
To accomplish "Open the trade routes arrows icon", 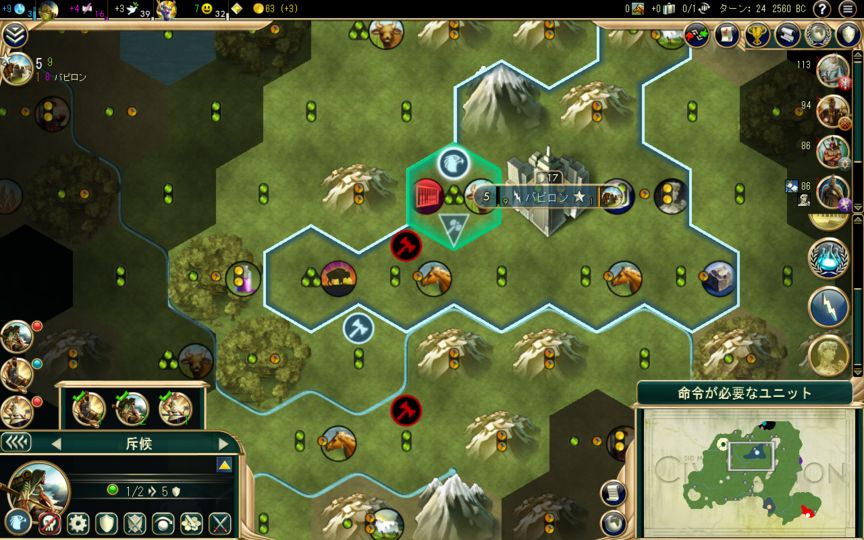I will click(x=695, y=36).
